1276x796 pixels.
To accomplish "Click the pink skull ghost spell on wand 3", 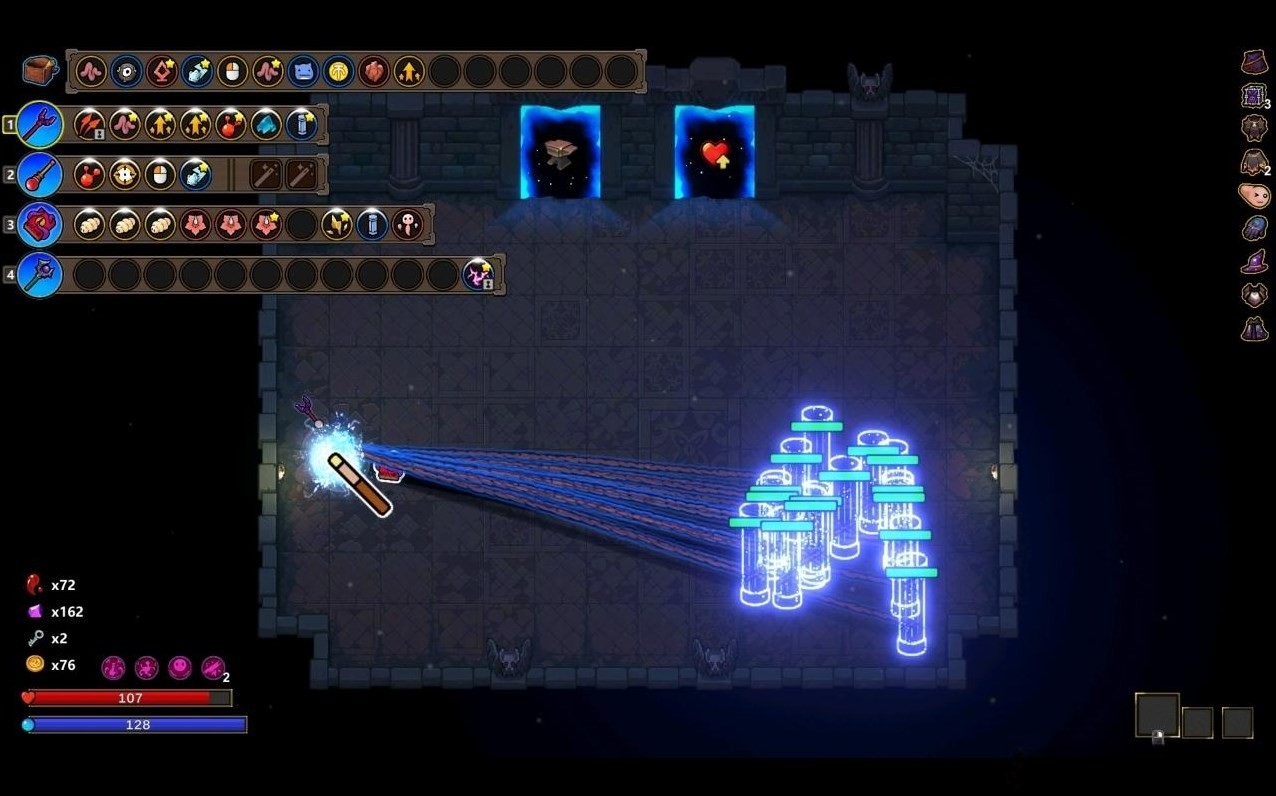I will (407, 224).
